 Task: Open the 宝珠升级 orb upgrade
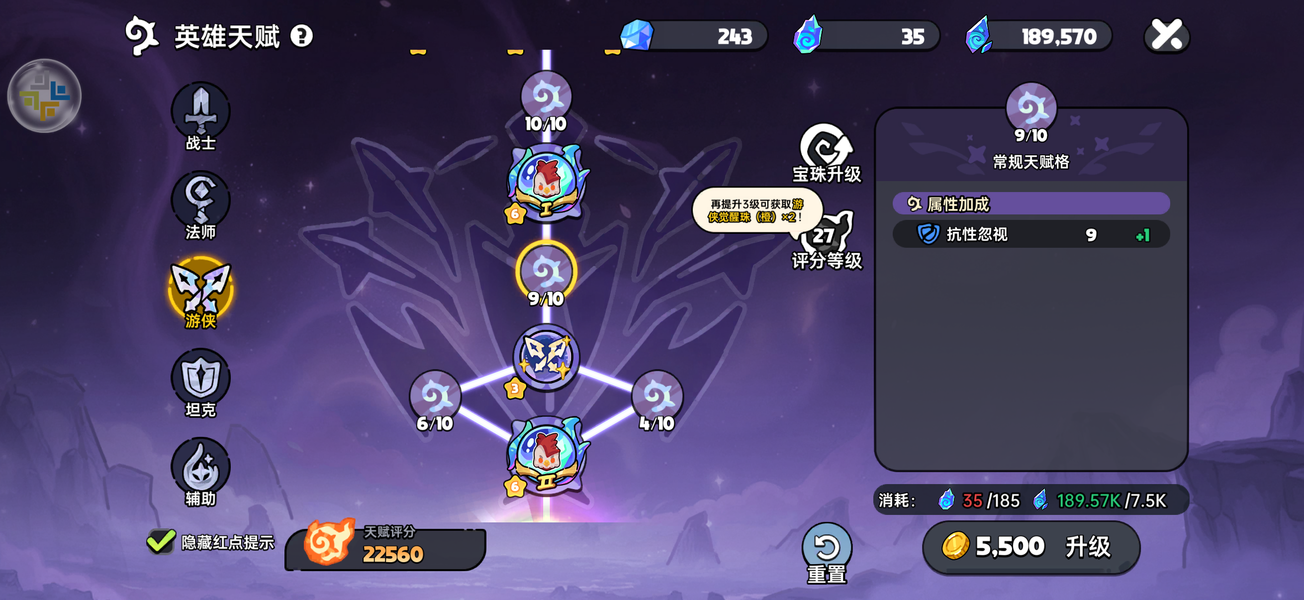click(827, 150)
